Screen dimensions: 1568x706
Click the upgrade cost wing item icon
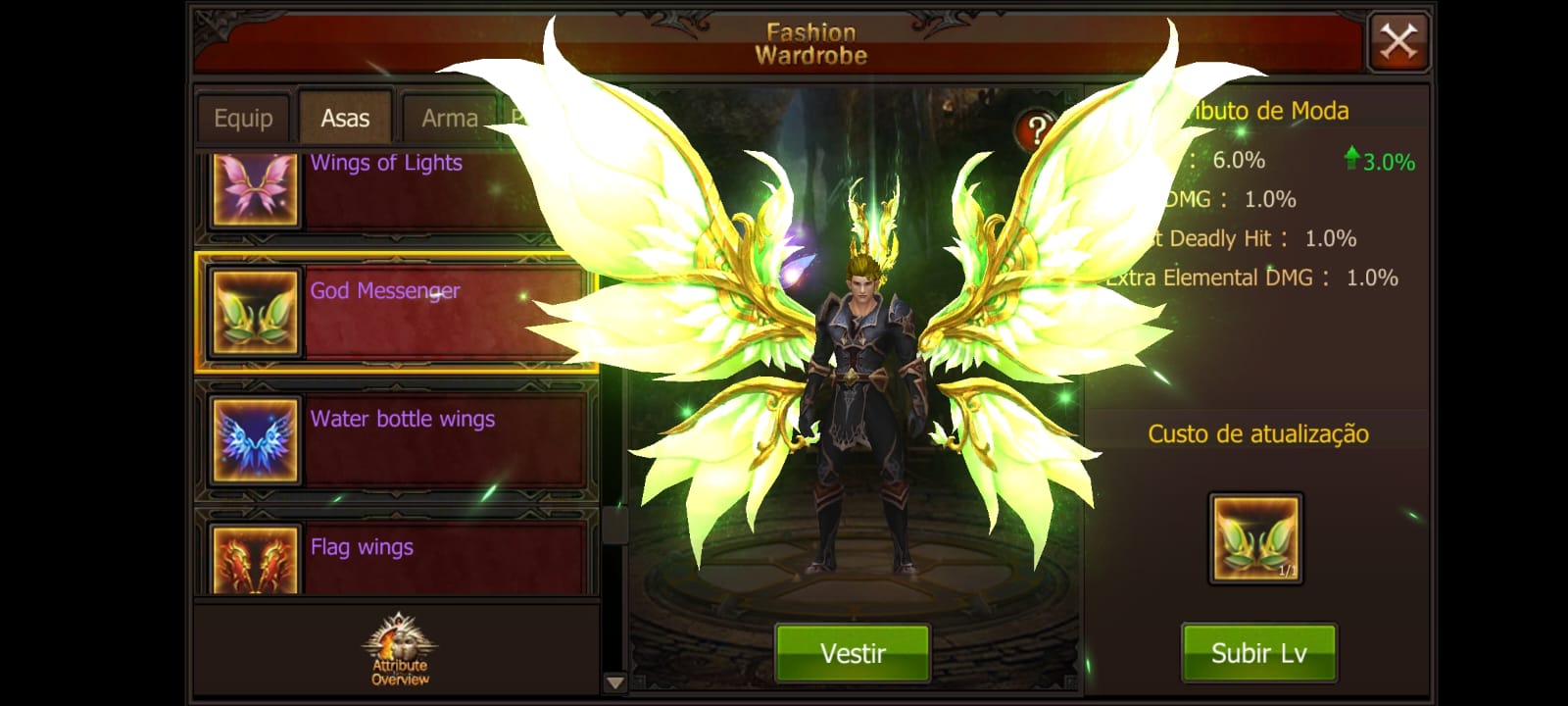(1255, 538)
